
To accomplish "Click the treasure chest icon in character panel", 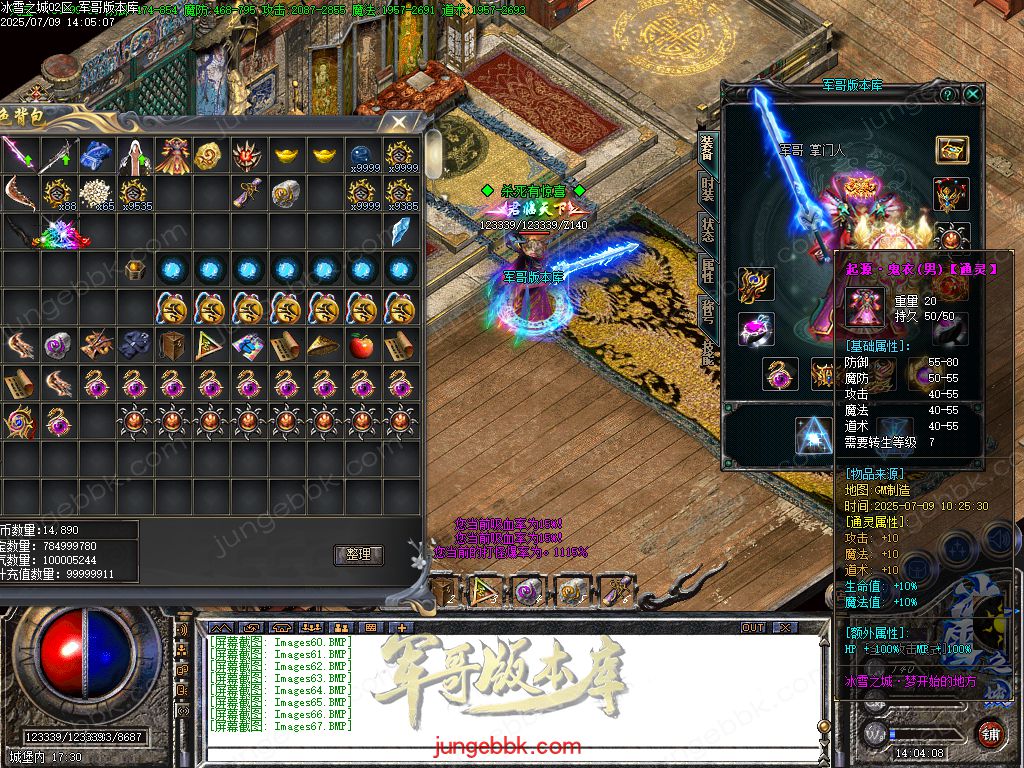I will (952, 149).
